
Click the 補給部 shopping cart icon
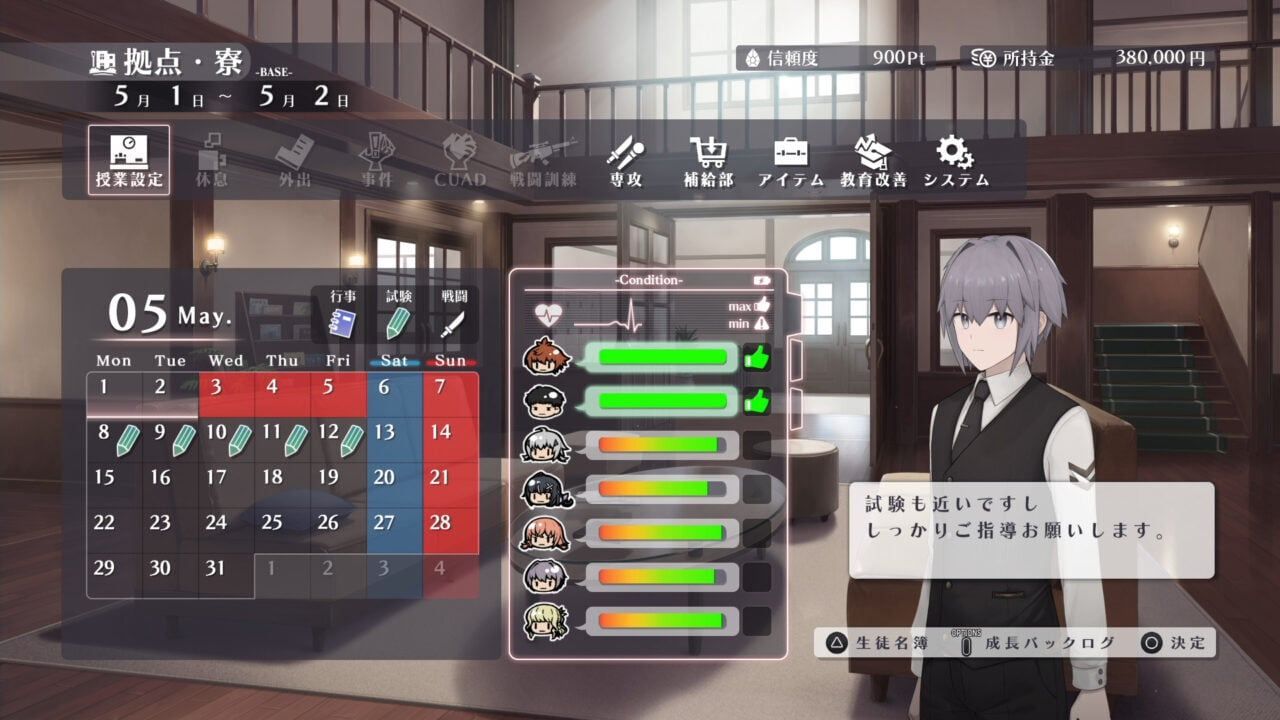(x=711, y=160)
